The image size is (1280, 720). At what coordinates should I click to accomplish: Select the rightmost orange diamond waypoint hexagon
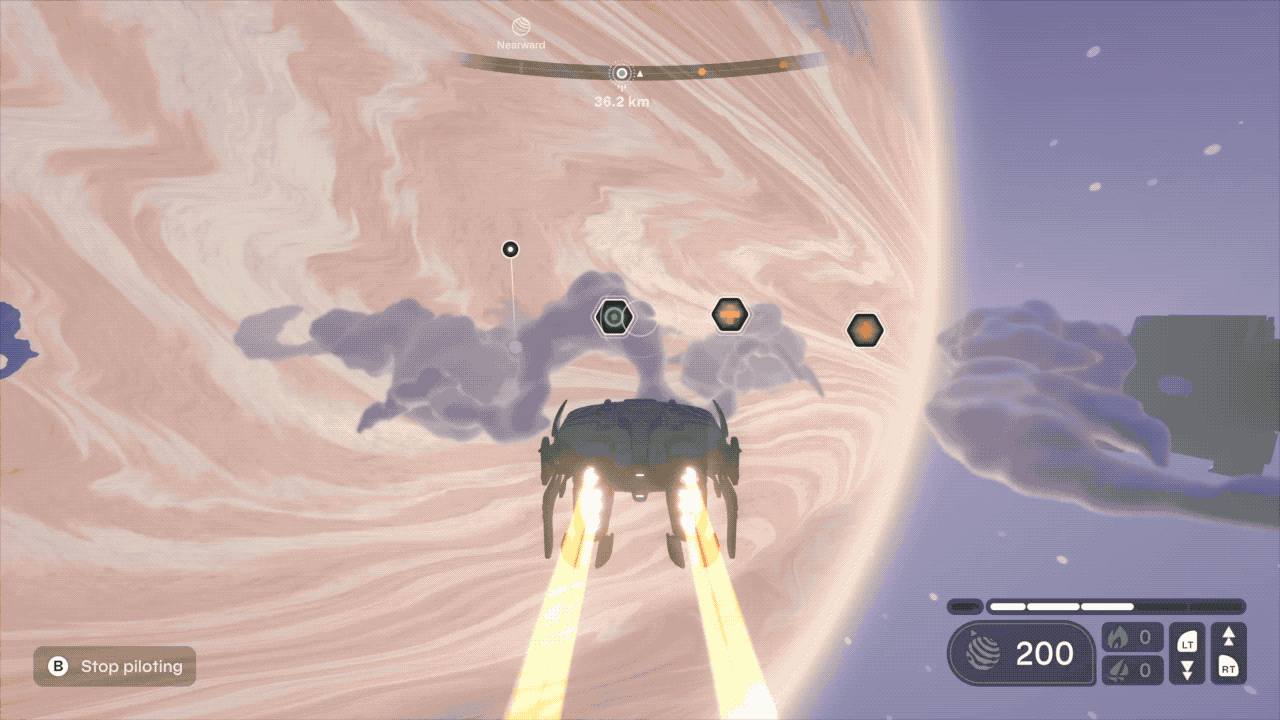(864, 329)
